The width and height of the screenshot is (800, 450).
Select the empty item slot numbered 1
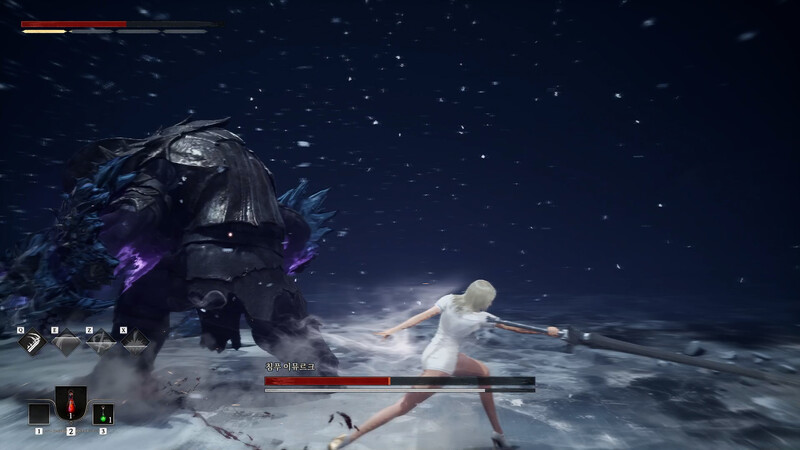[x=39, y=413]
